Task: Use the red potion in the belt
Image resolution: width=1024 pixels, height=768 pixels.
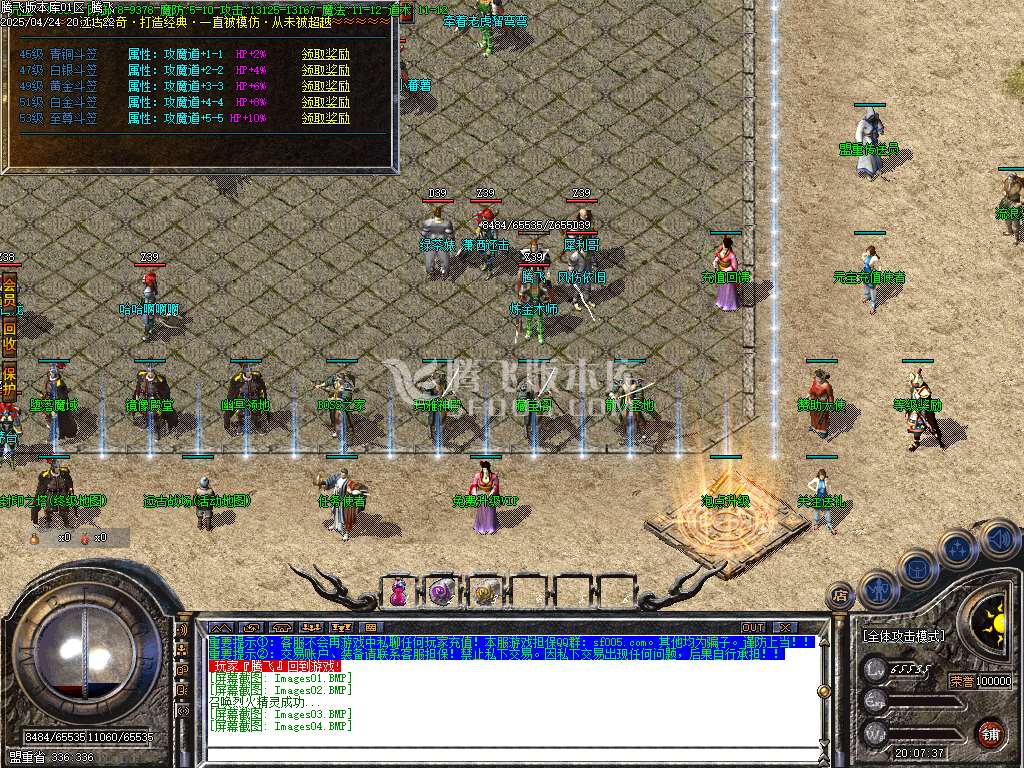Action: point(399,591)
